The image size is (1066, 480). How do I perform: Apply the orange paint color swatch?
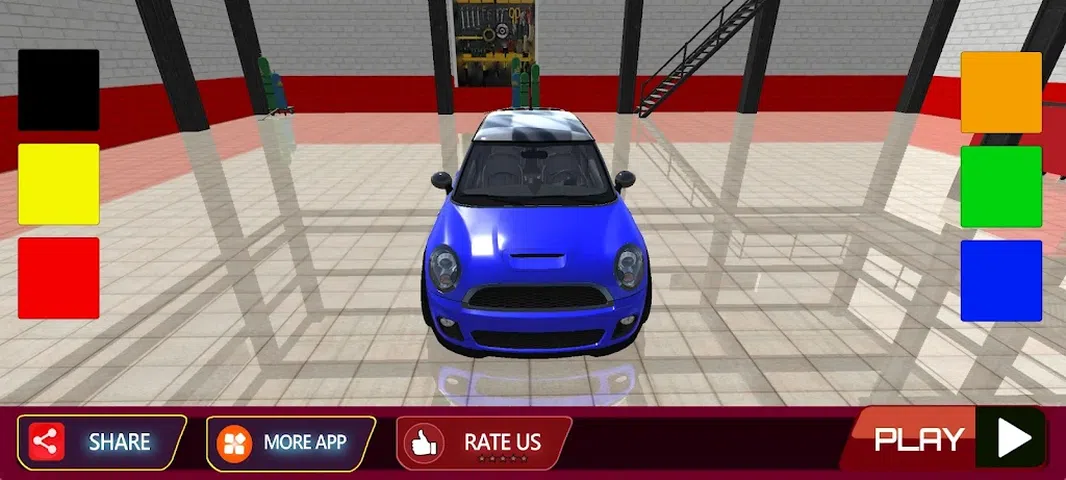pos(1001,92)
